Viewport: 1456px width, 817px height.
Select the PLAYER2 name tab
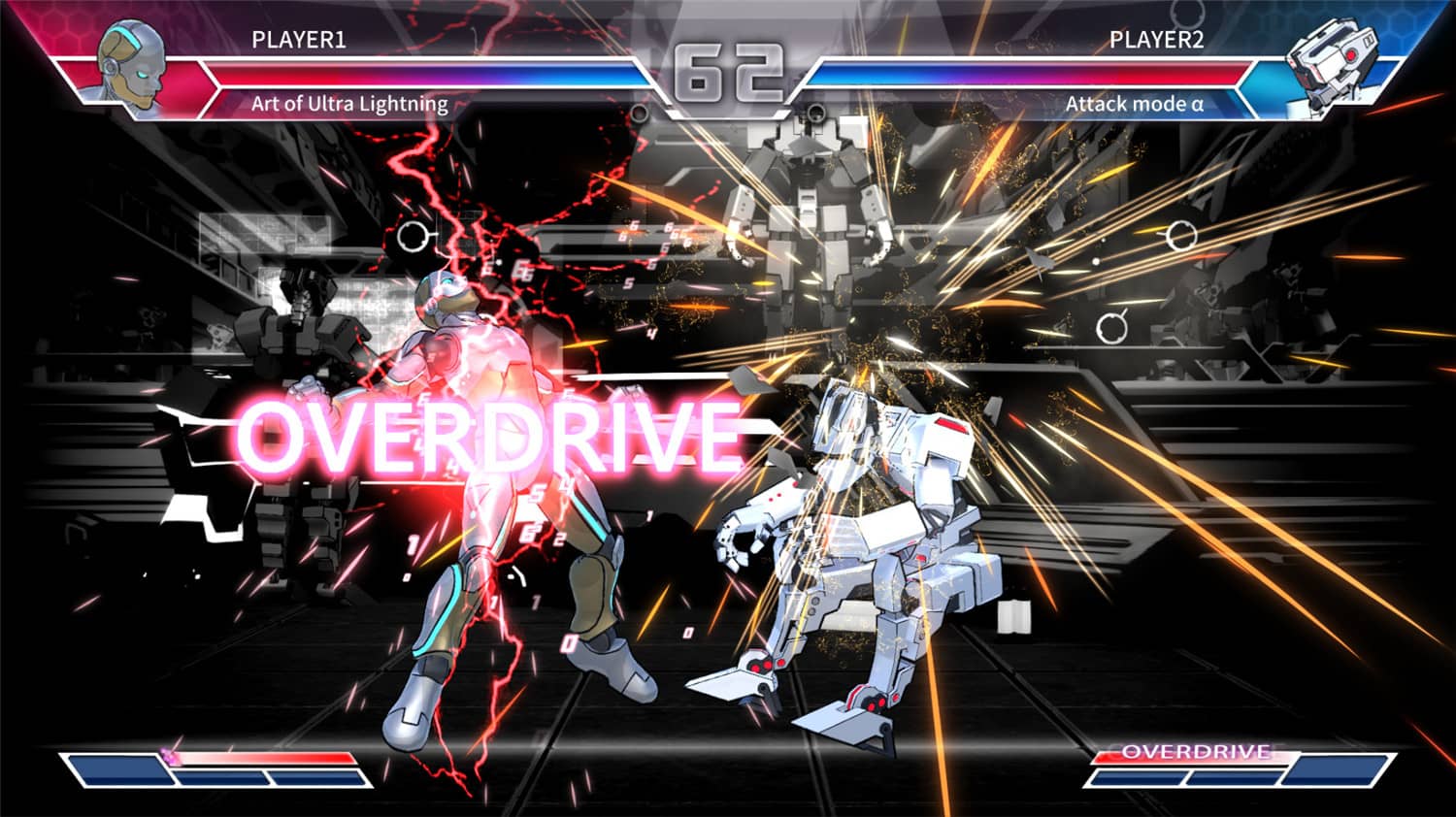pyautogui.click(x=1155, y=42)
